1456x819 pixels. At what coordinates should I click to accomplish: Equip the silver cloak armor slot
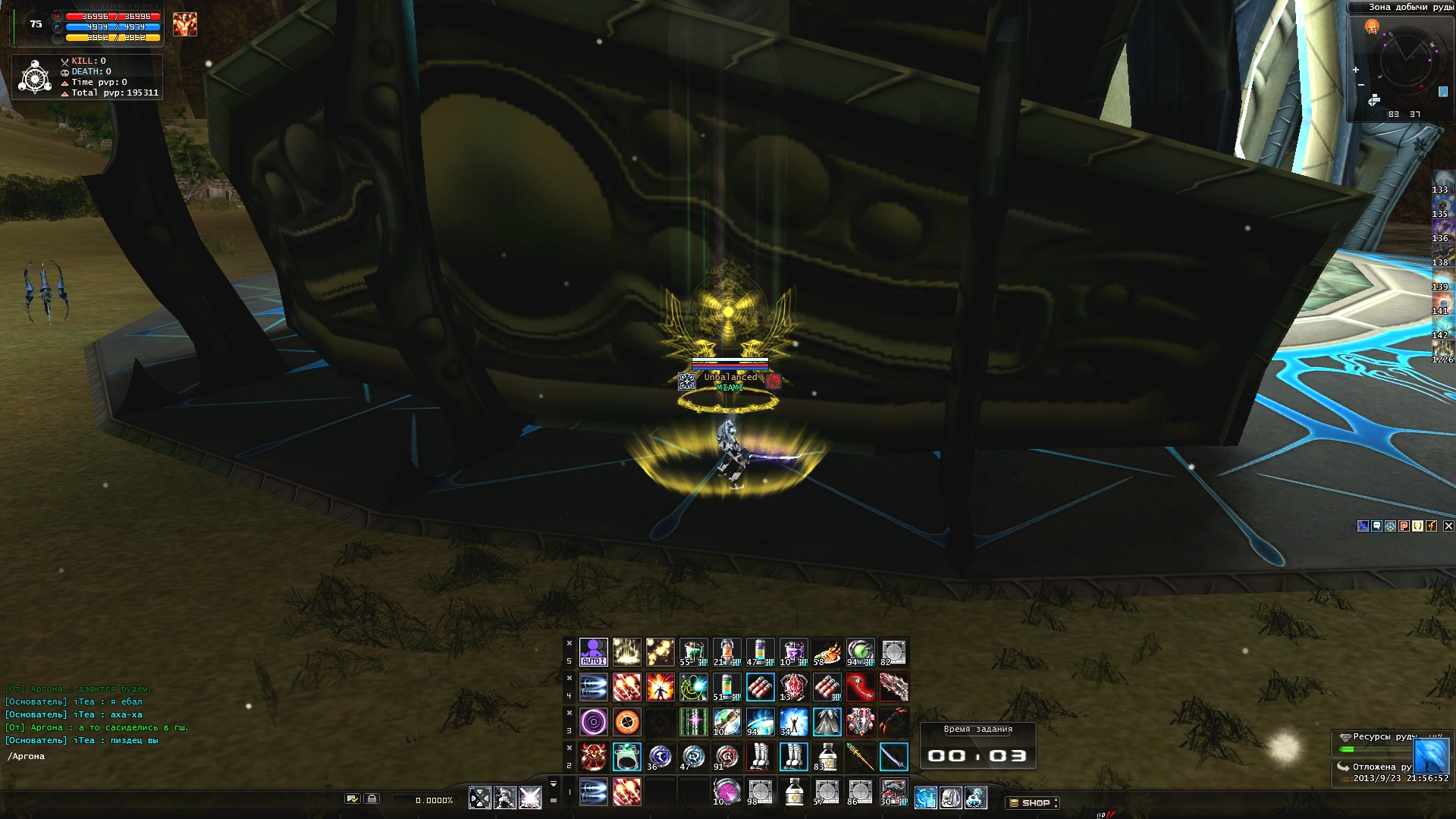[x=827, y=722]
